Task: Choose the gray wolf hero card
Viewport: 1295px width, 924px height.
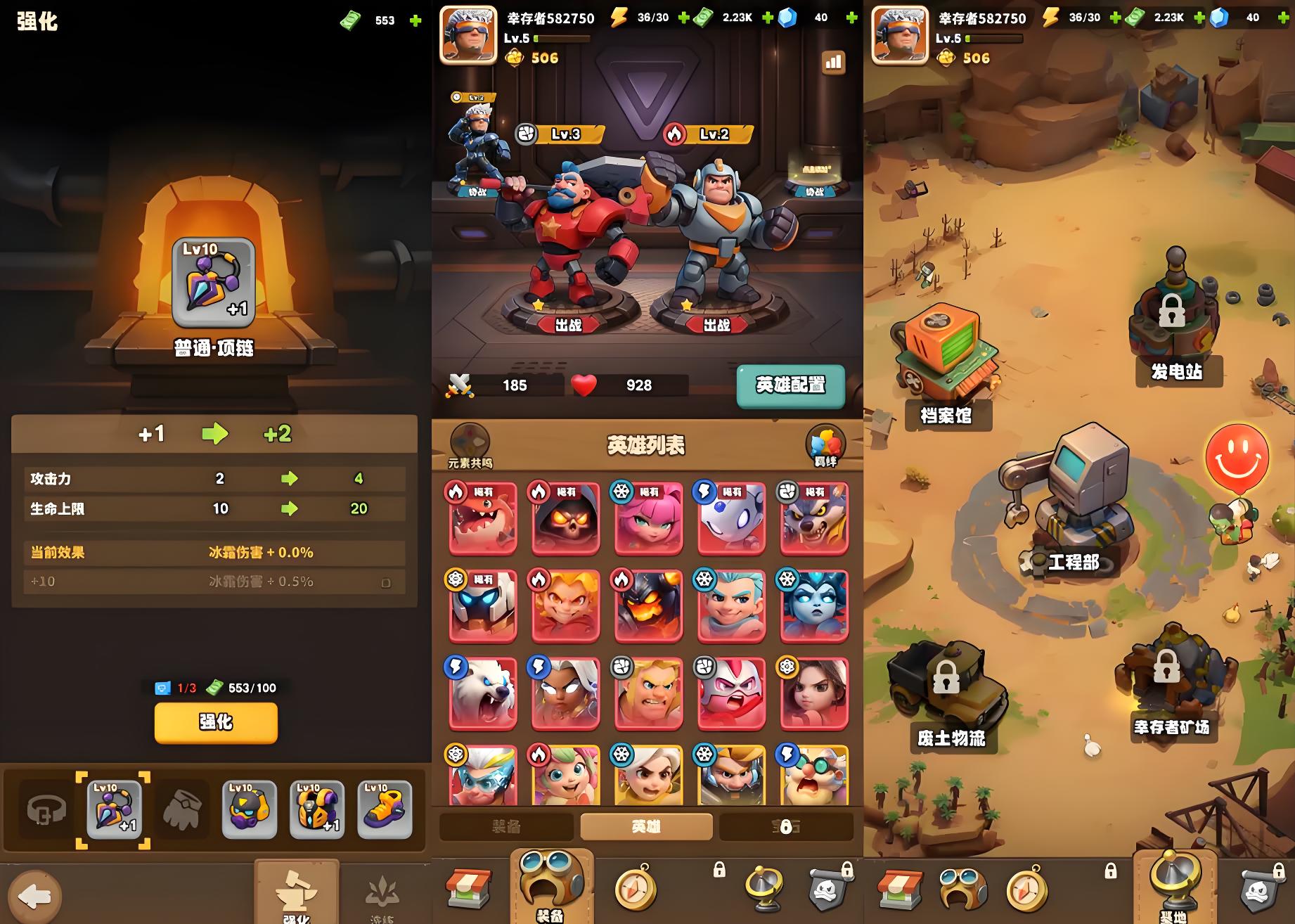Action: (814, 518)
